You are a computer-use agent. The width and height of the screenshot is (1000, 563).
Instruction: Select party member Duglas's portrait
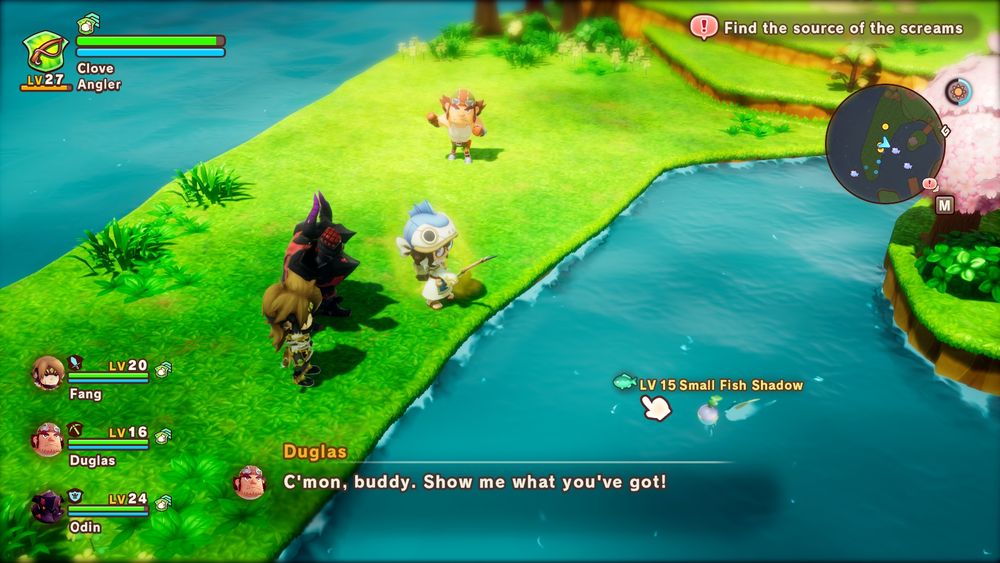pyautogui.click(x=48, y=440)
